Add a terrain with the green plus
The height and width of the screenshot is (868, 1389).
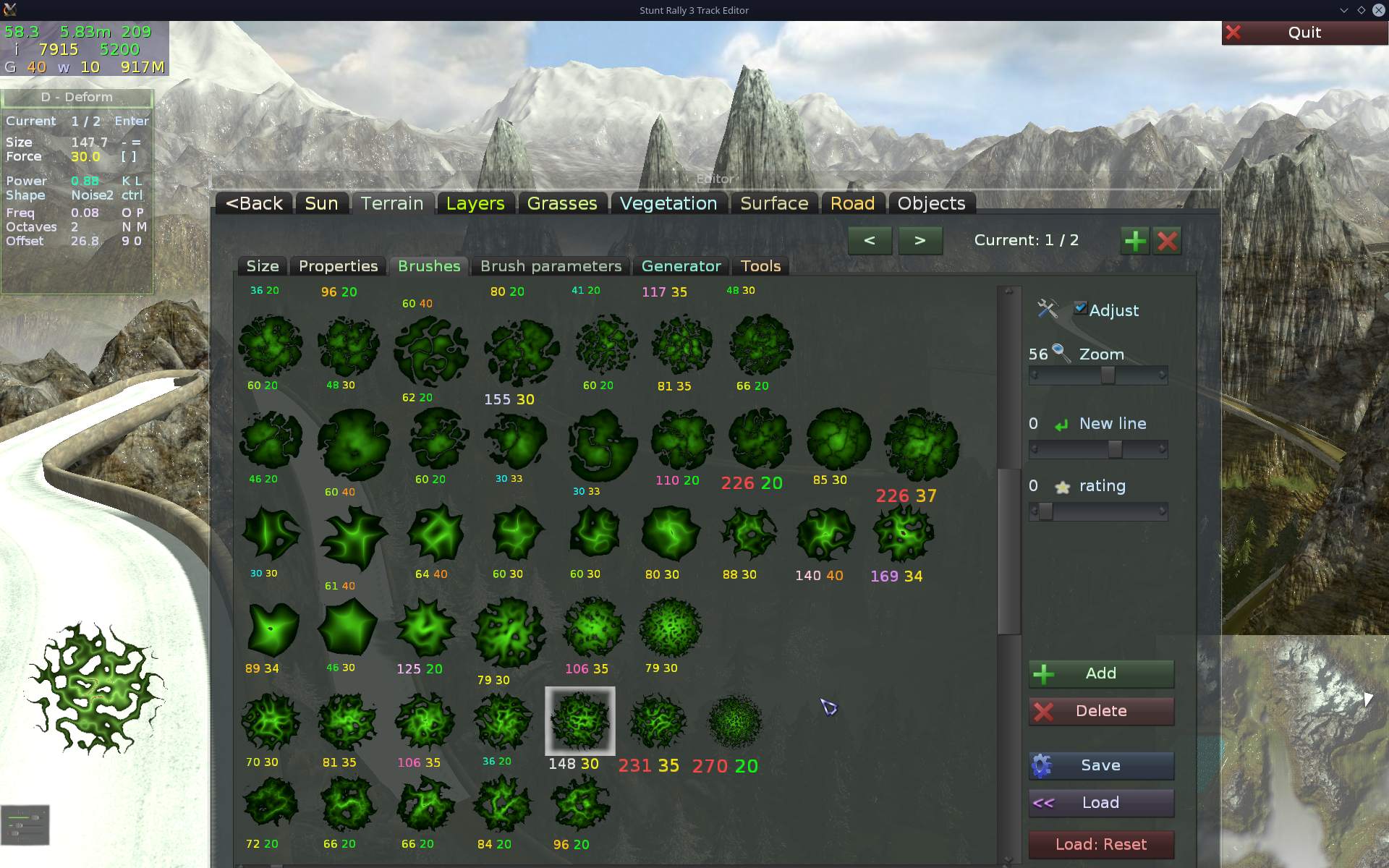(1134, 241)
